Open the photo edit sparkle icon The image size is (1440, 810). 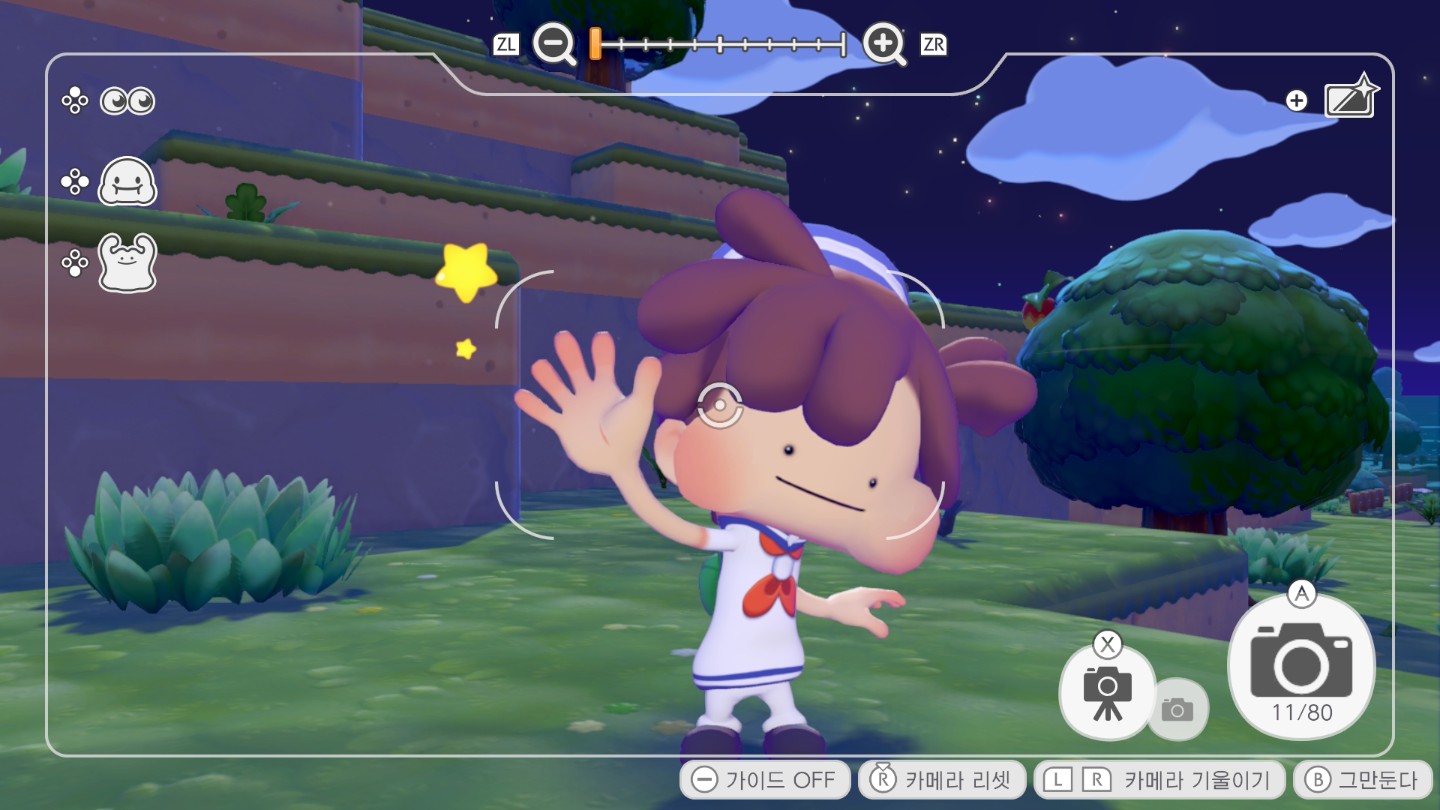[x=1351, y=100]
